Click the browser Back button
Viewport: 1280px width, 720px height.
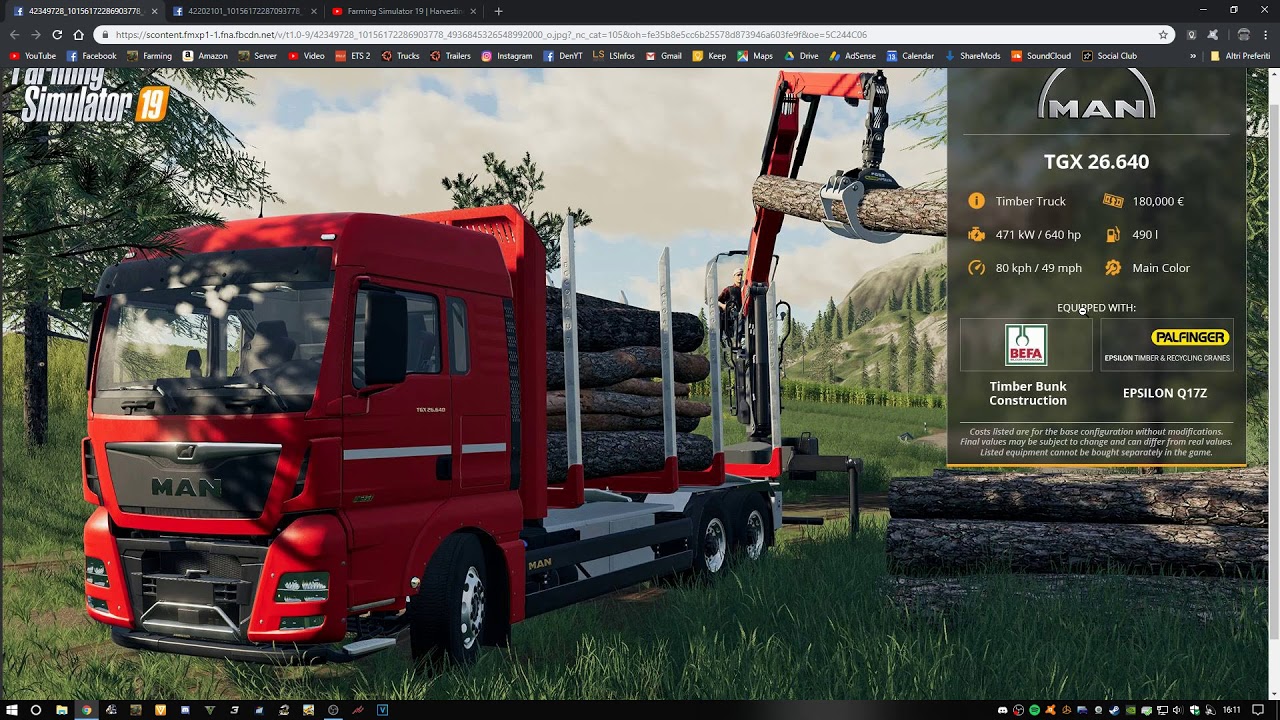pos(14,34)
